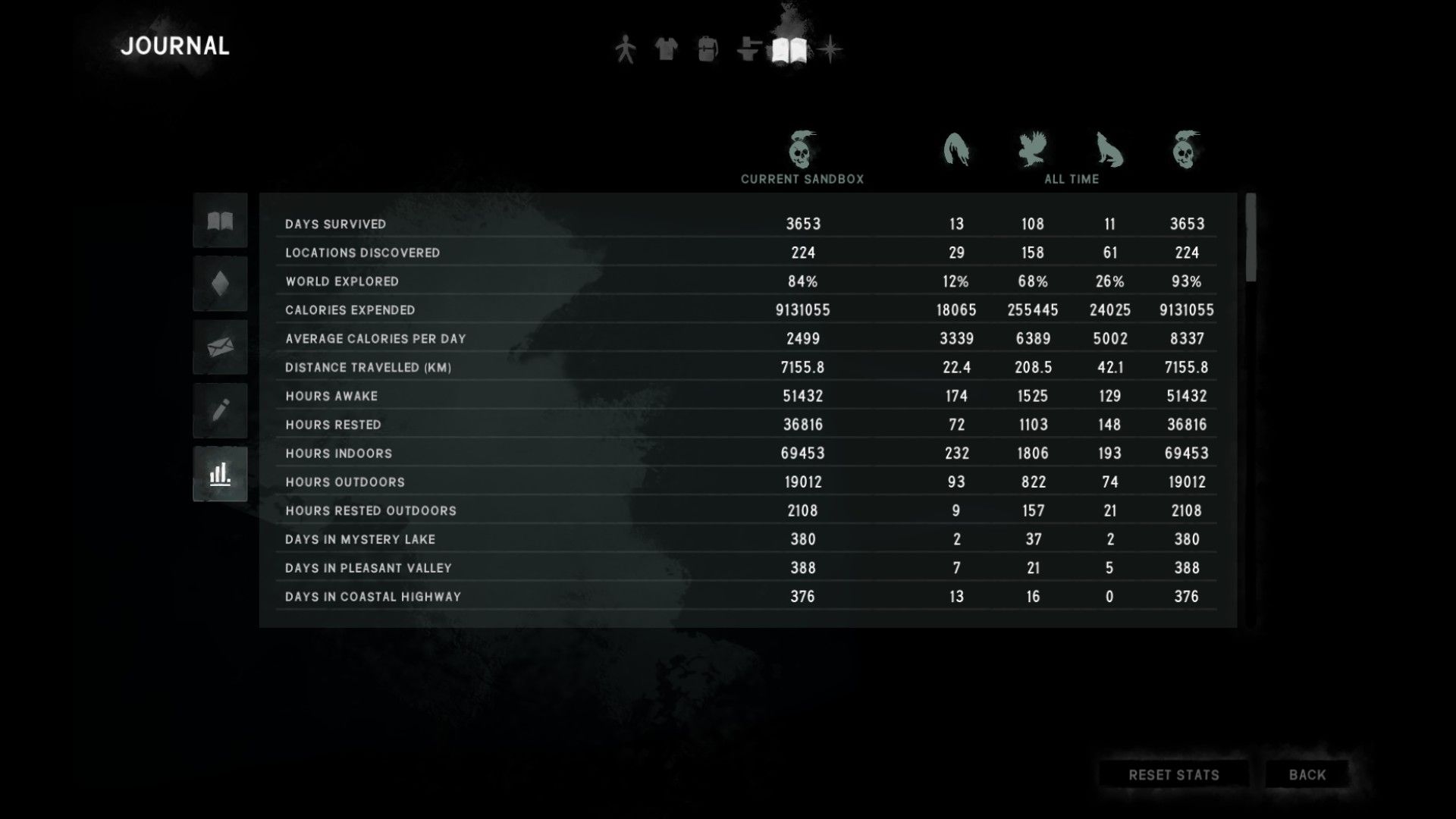1456x819 pixels.
Task: Select the crow column header icon
Action: [1031, 149]
